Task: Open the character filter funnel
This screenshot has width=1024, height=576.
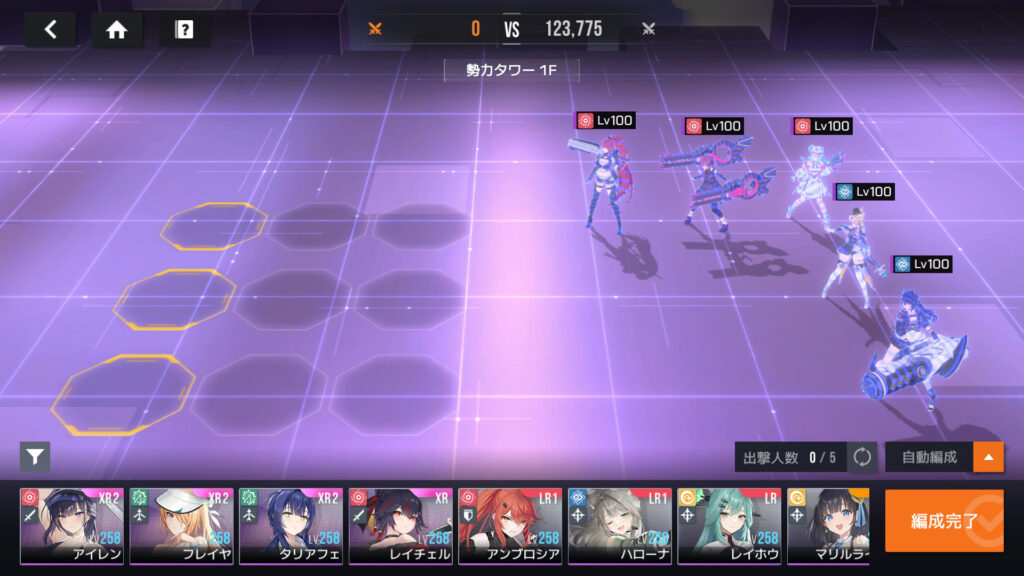Action: pos(35,457)
